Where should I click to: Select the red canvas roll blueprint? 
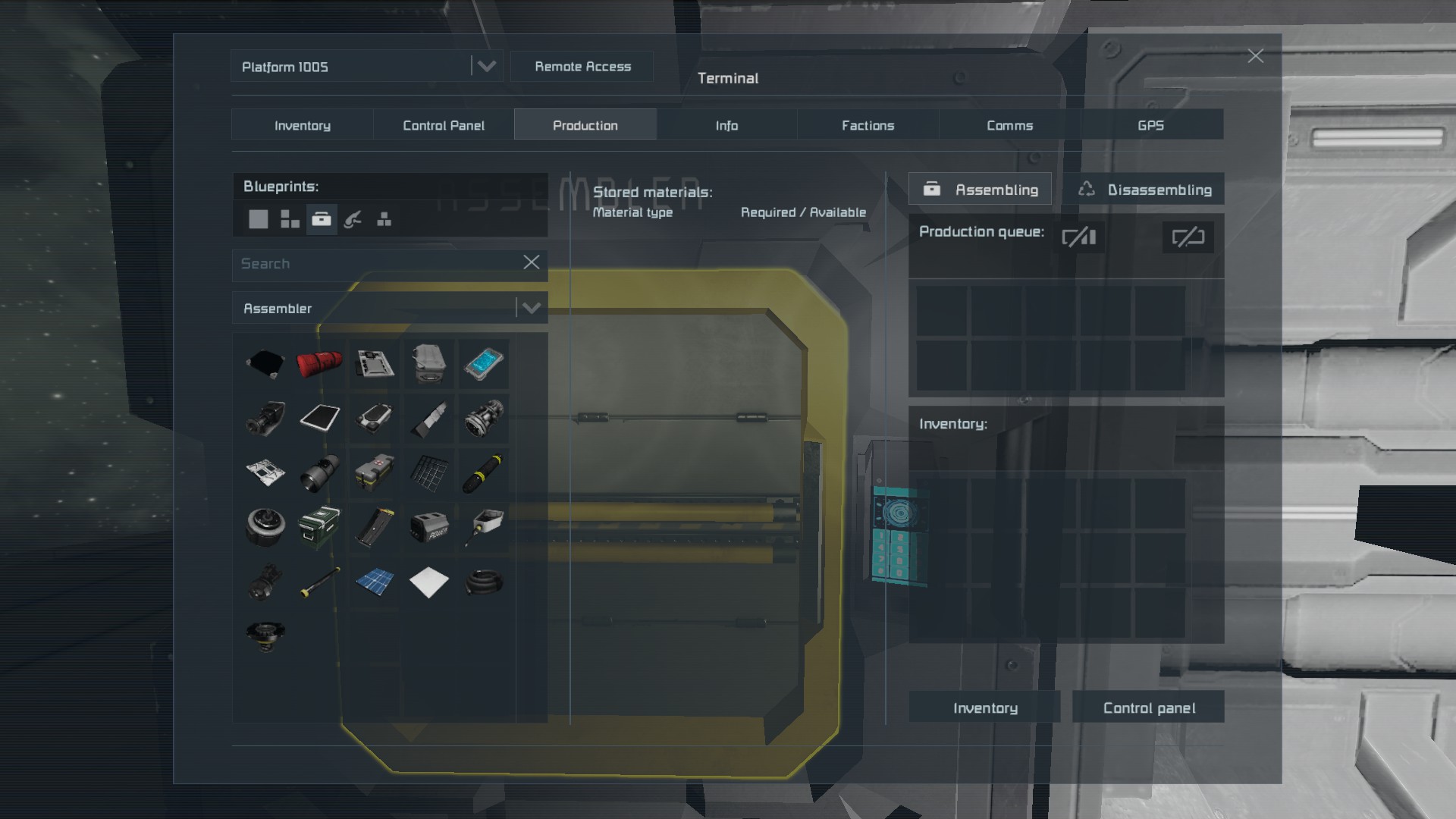pyautogui.click(x=319, y=363)
